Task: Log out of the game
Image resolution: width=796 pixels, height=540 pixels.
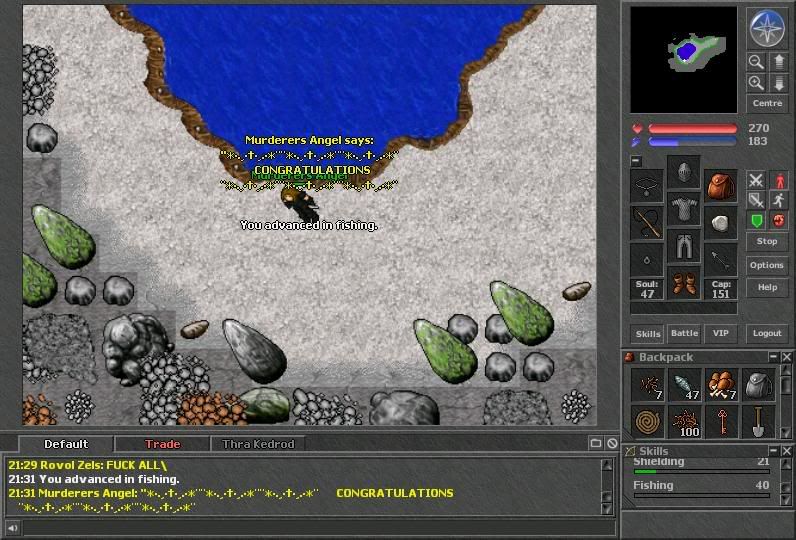Action: 767,333
